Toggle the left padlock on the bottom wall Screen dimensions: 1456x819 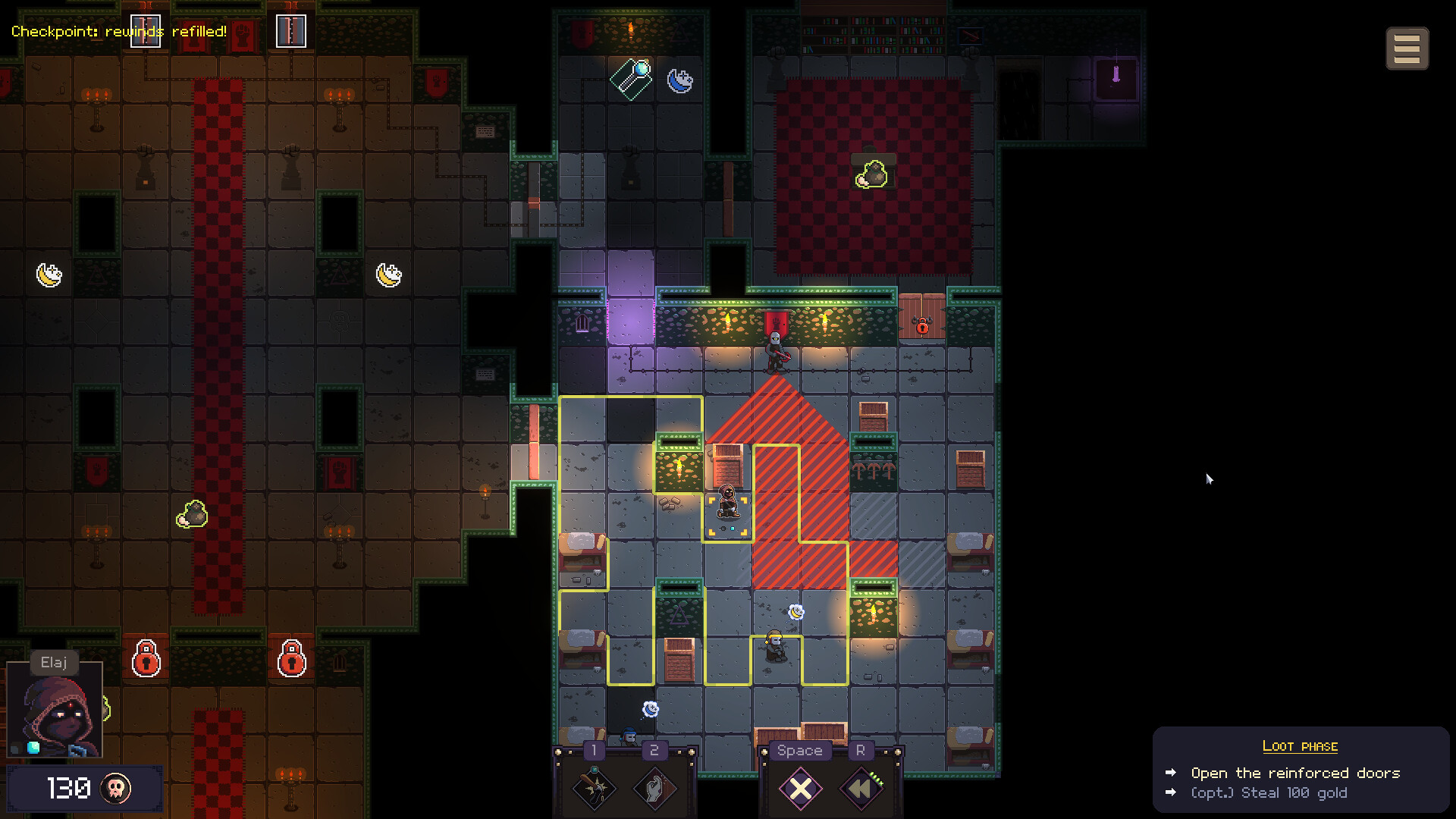(x=146, y=660)
